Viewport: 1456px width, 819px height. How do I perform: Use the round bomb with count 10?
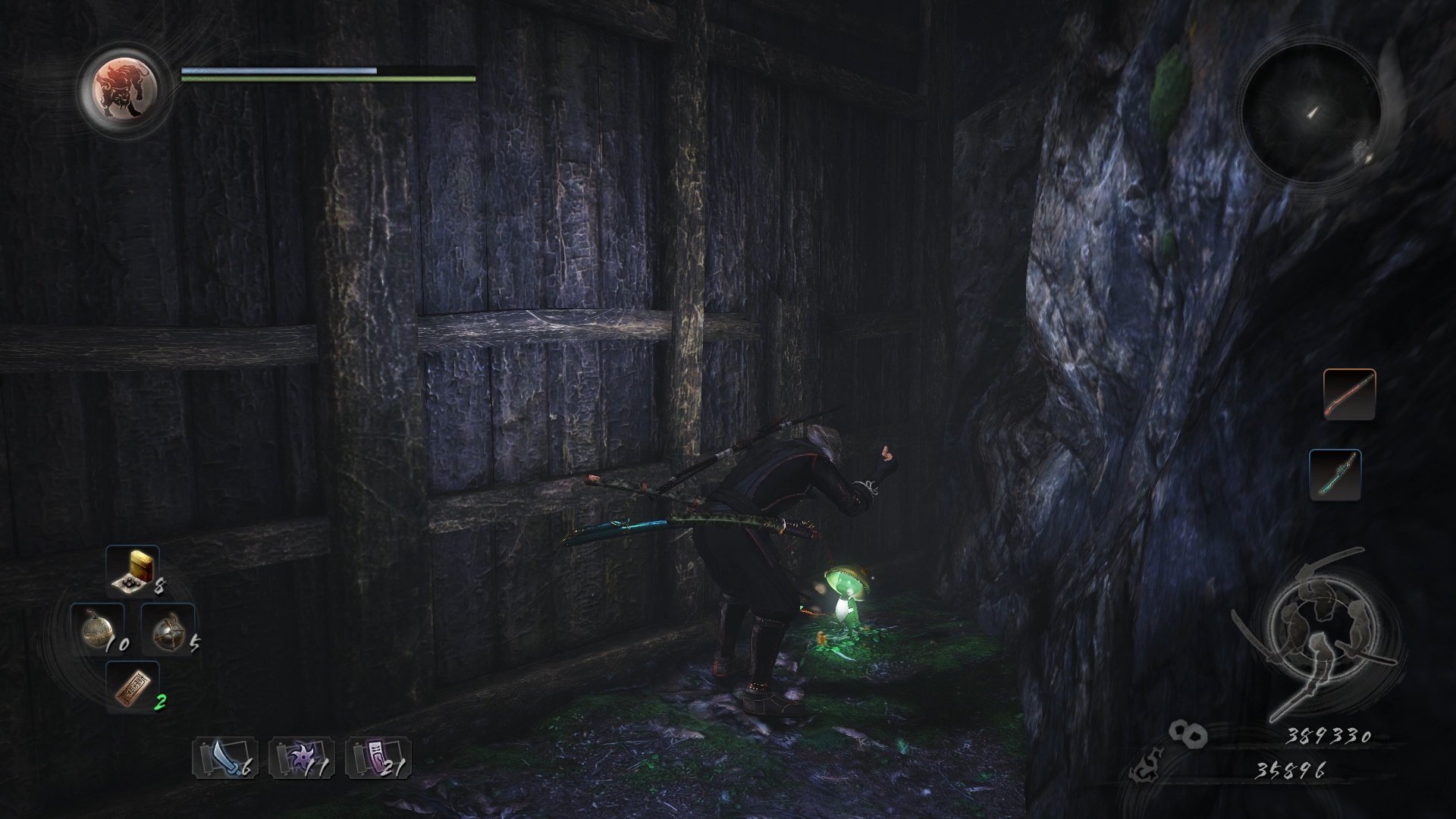97,629
